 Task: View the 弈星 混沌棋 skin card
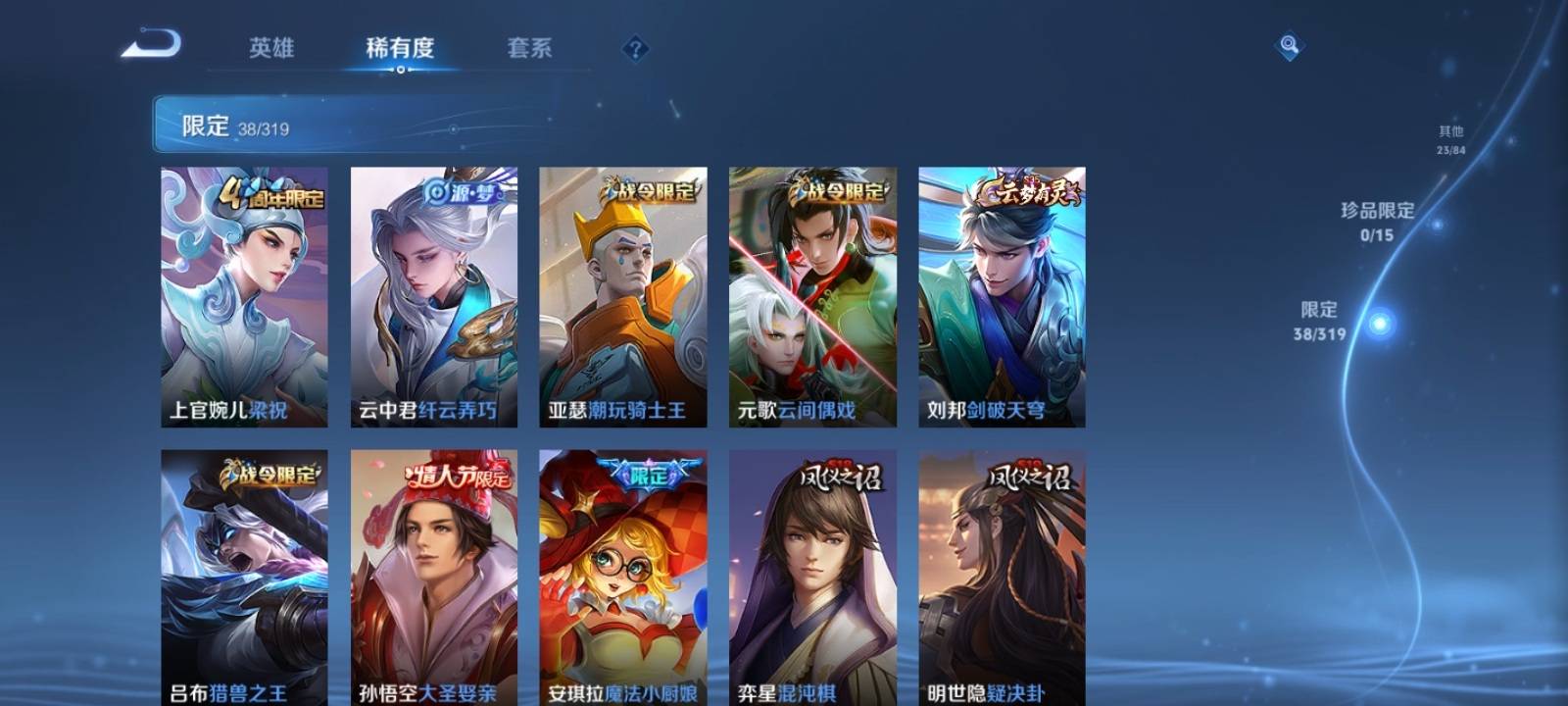[x=812, y=577]
